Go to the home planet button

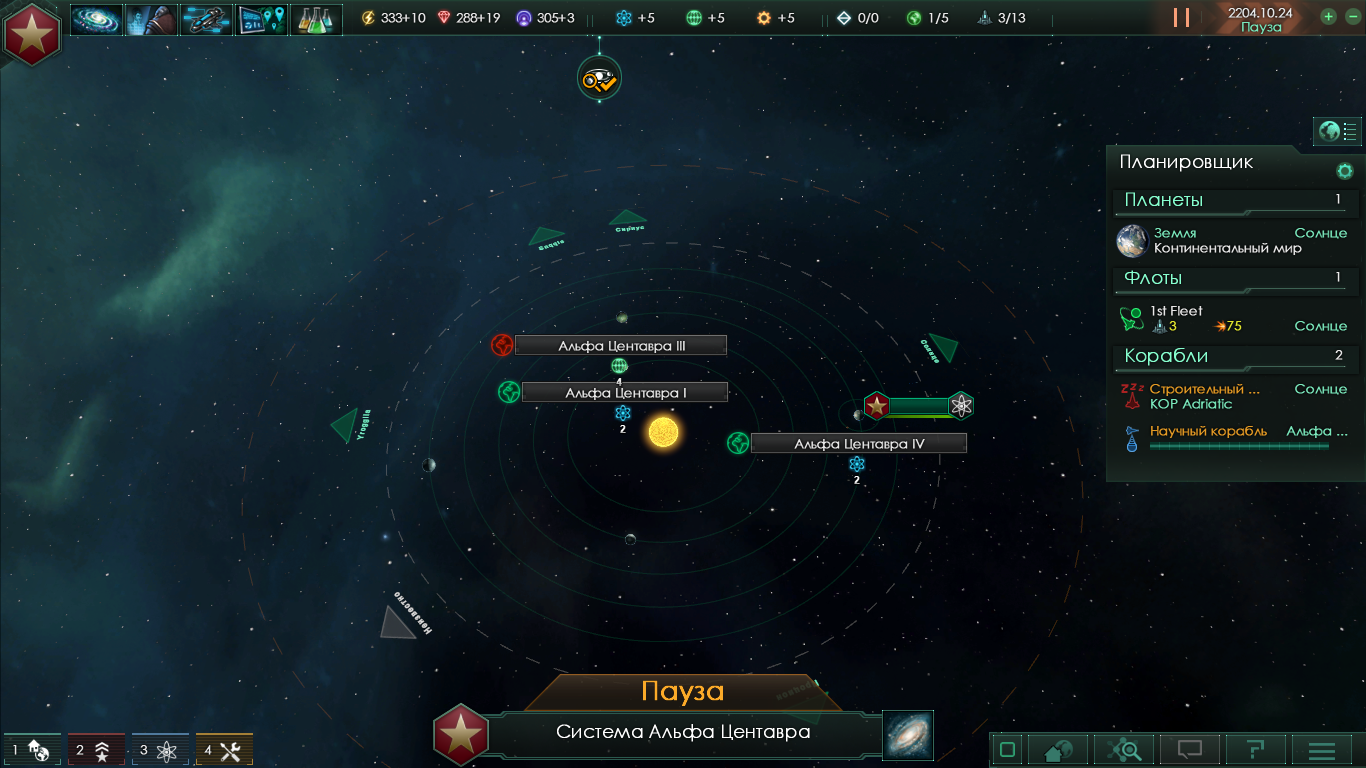(x=1057, y=750)
